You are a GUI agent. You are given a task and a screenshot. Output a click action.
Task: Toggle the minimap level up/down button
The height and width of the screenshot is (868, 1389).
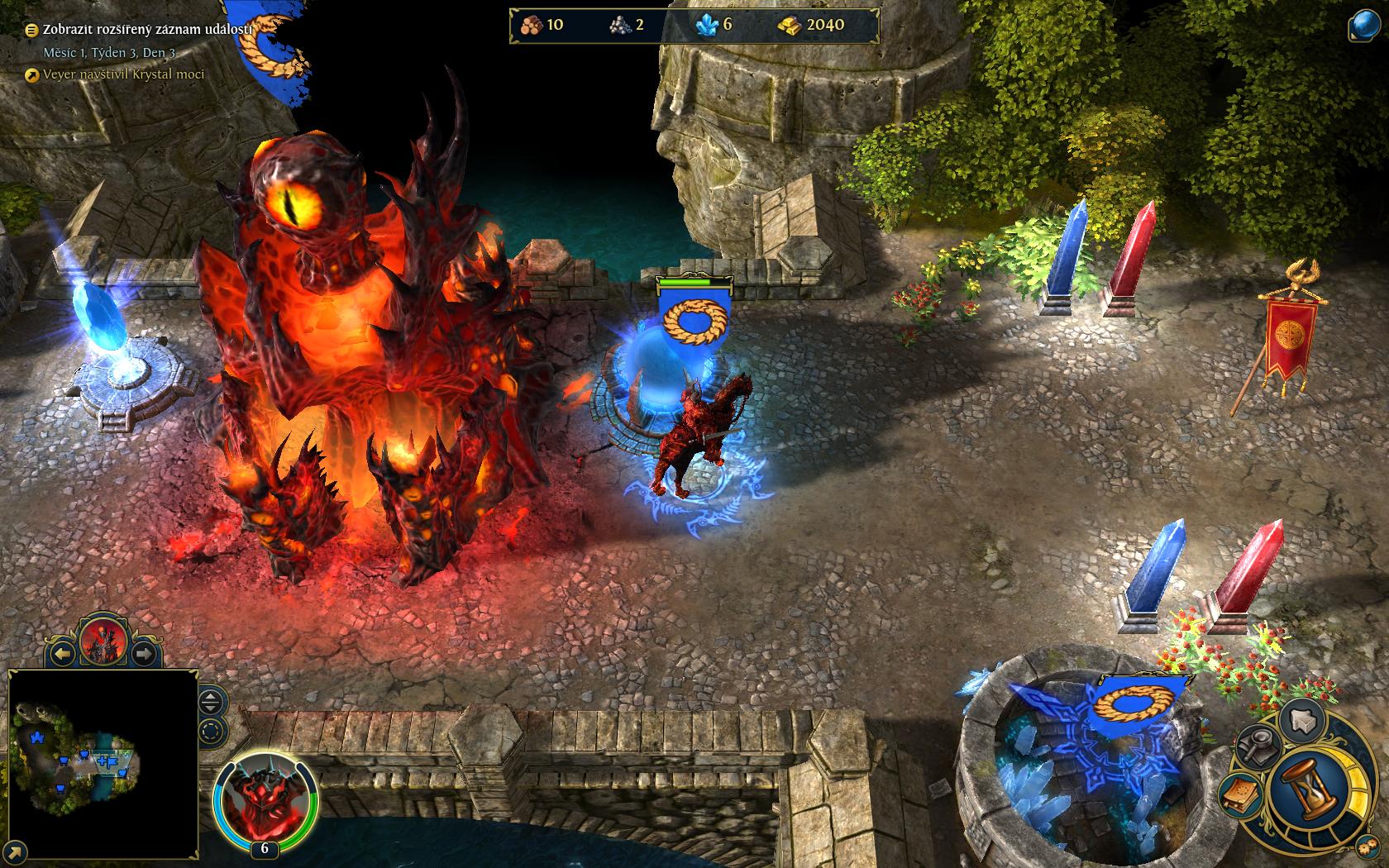click(x=212, y=703)
